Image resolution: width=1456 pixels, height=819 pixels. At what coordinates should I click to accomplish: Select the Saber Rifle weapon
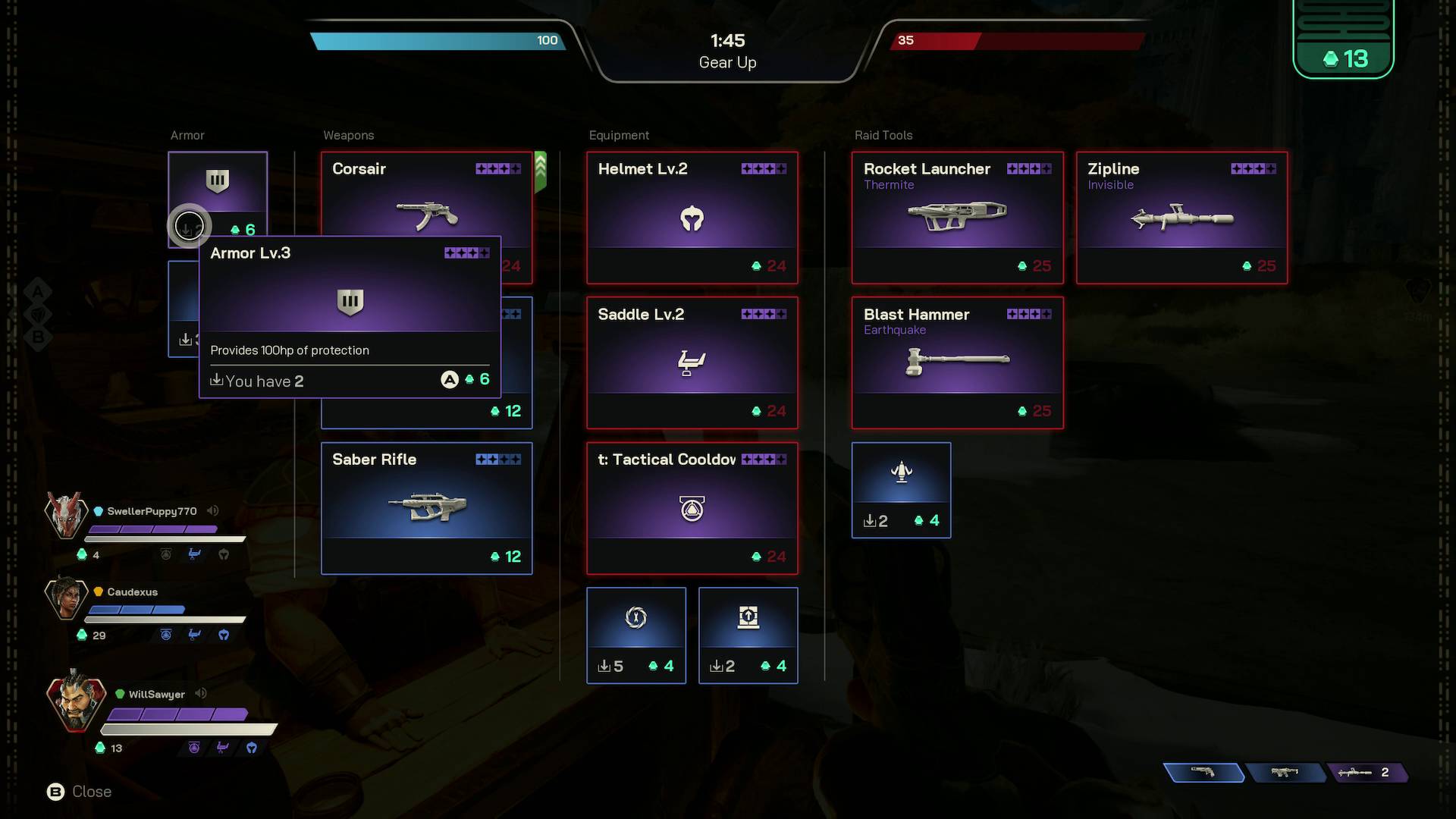click(x=426, y=508)
